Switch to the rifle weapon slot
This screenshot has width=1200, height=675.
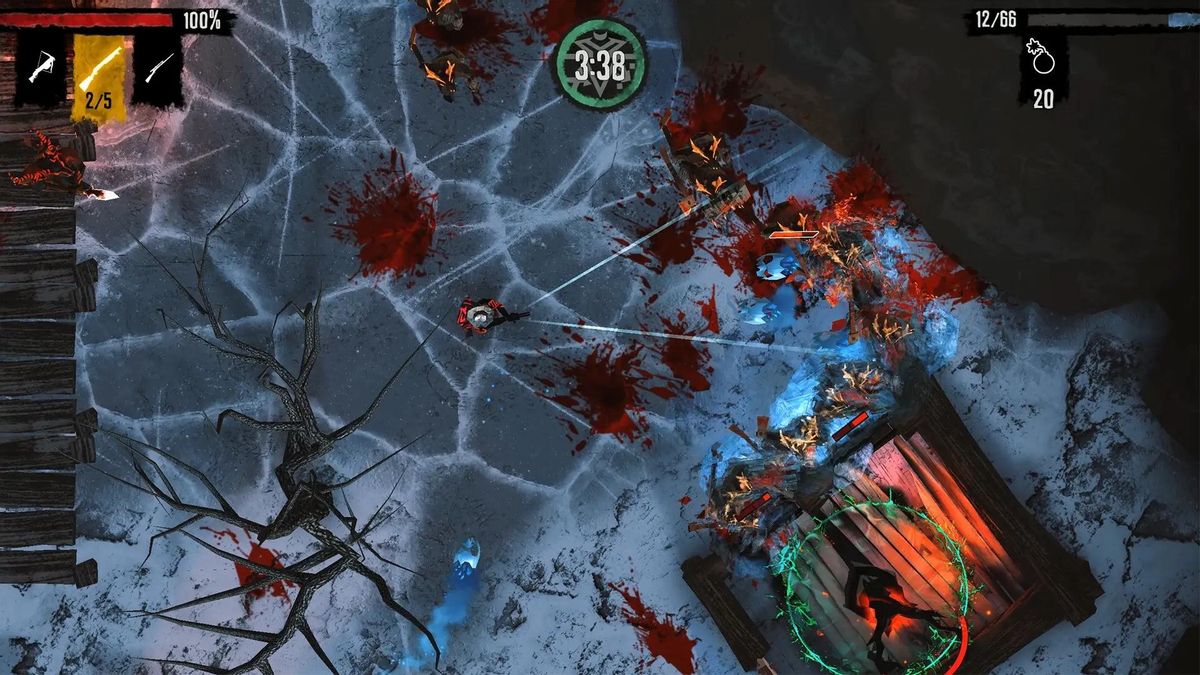[x=158, y=68]
